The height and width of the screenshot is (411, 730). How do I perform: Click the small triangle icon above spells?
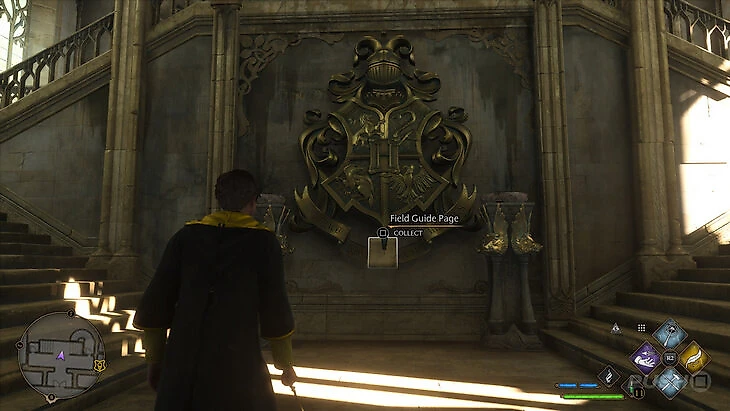615,327
